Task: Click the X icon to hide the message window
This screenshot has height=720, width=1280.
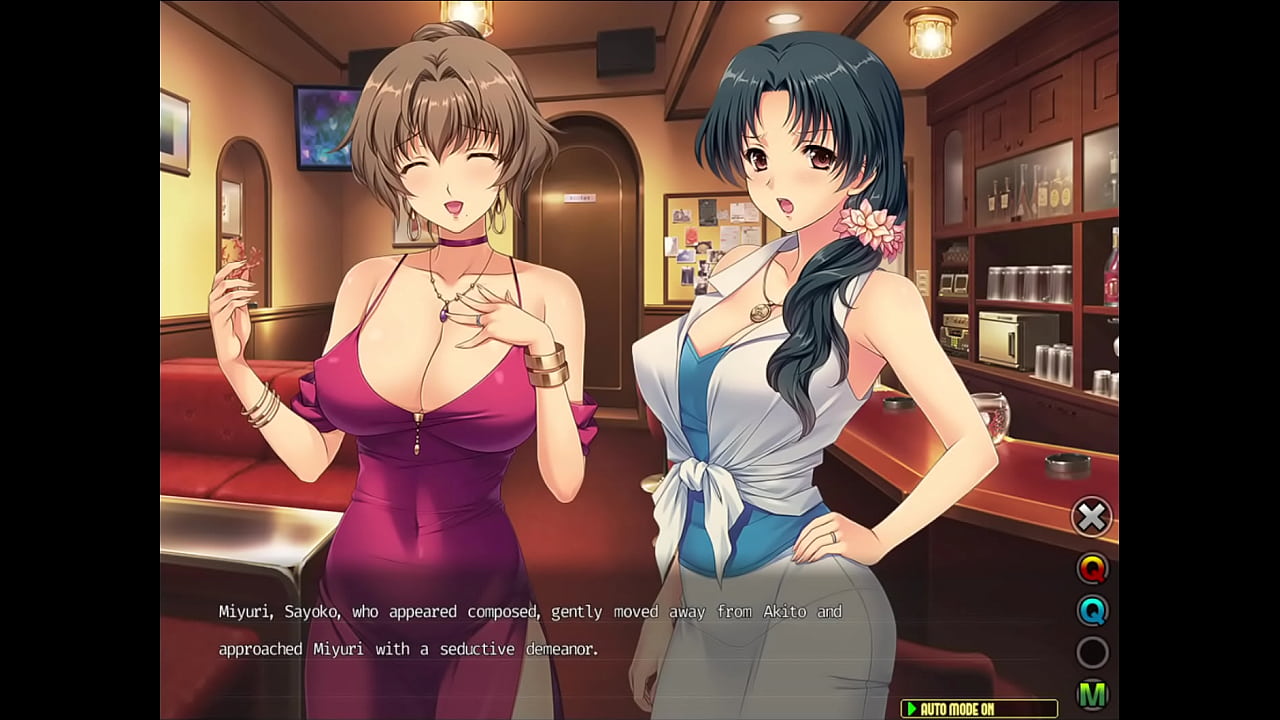Action: [1093, 517]
